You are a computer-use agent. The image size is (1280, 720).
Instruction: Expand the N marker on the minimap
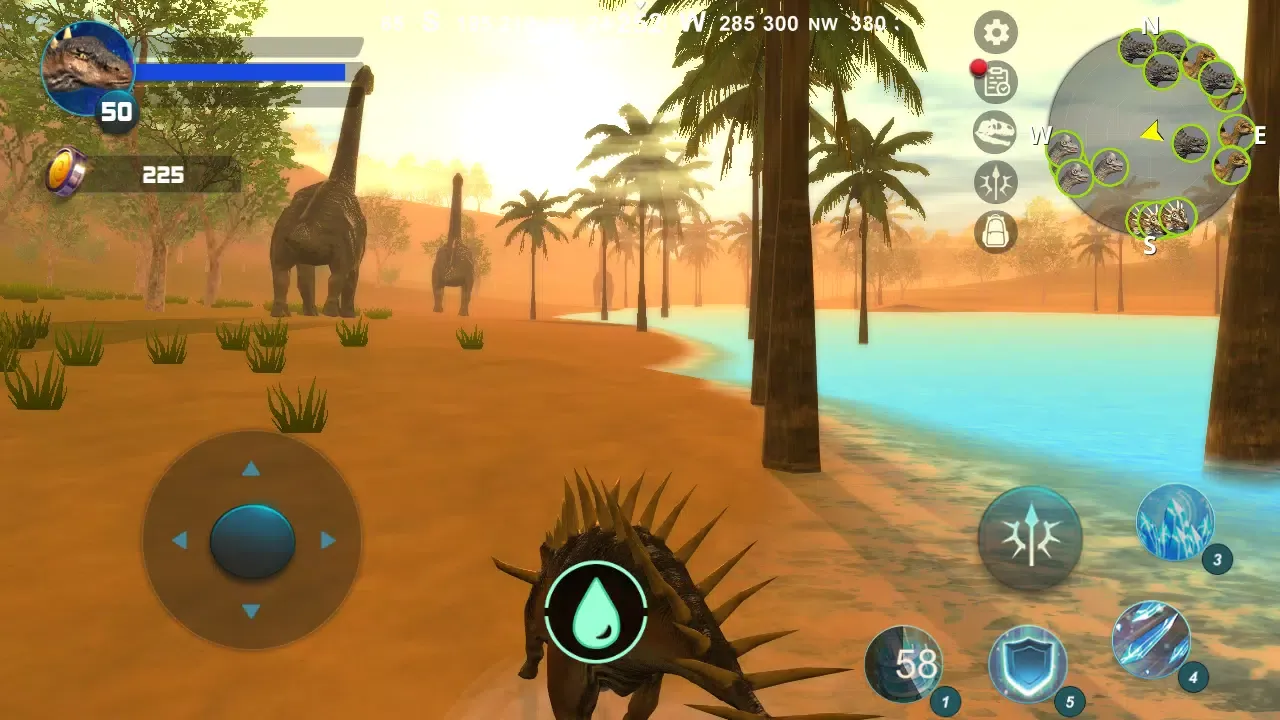[x=1150, y=27]
